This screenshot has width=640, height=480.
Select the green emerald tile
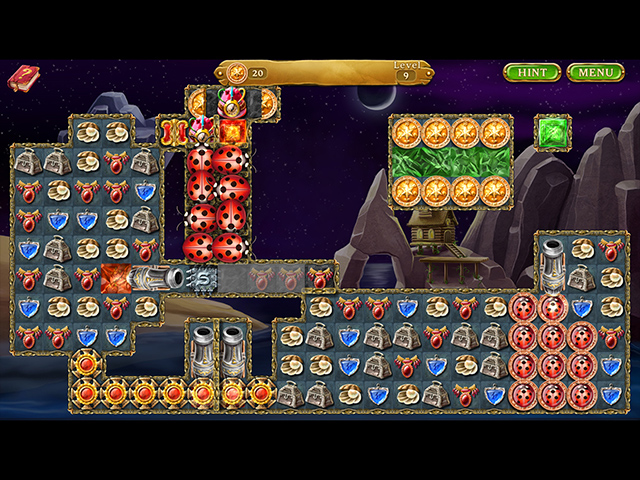point(552,132)
